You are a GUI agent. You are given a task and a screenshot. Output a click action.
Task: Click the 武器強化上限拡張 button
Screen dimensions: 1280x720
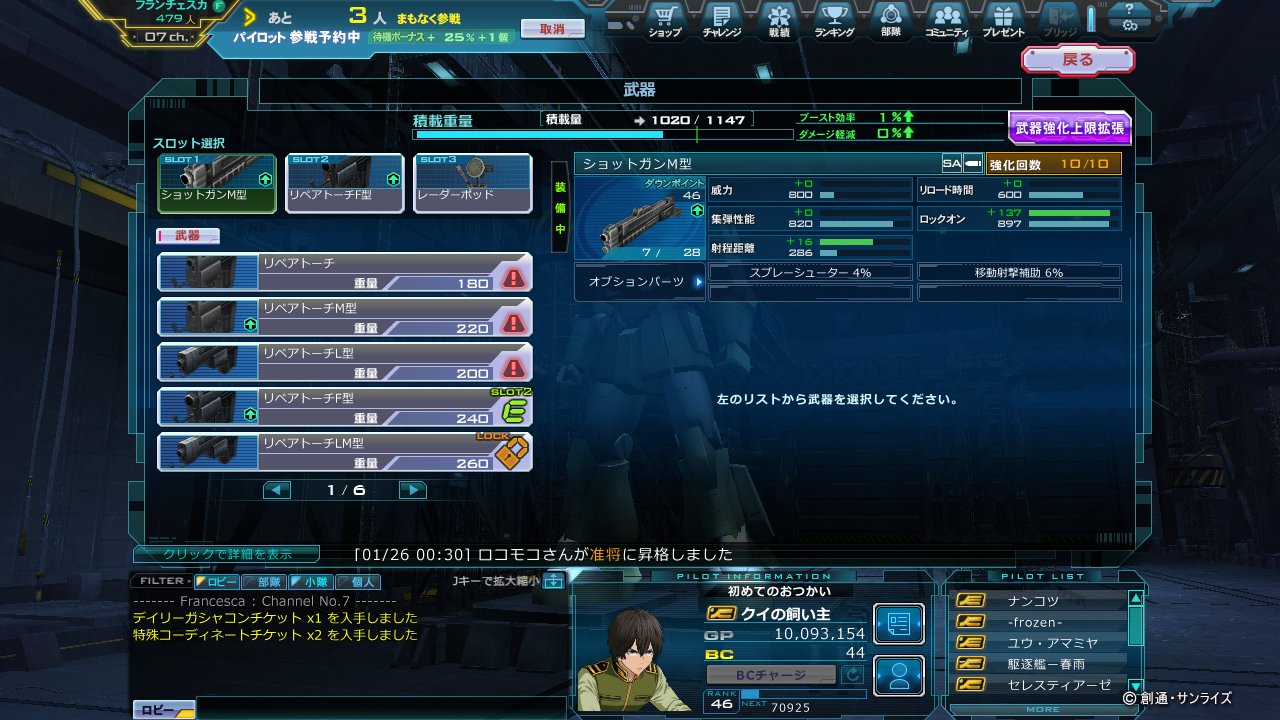pyautogui.click(x=1069, y=128)
